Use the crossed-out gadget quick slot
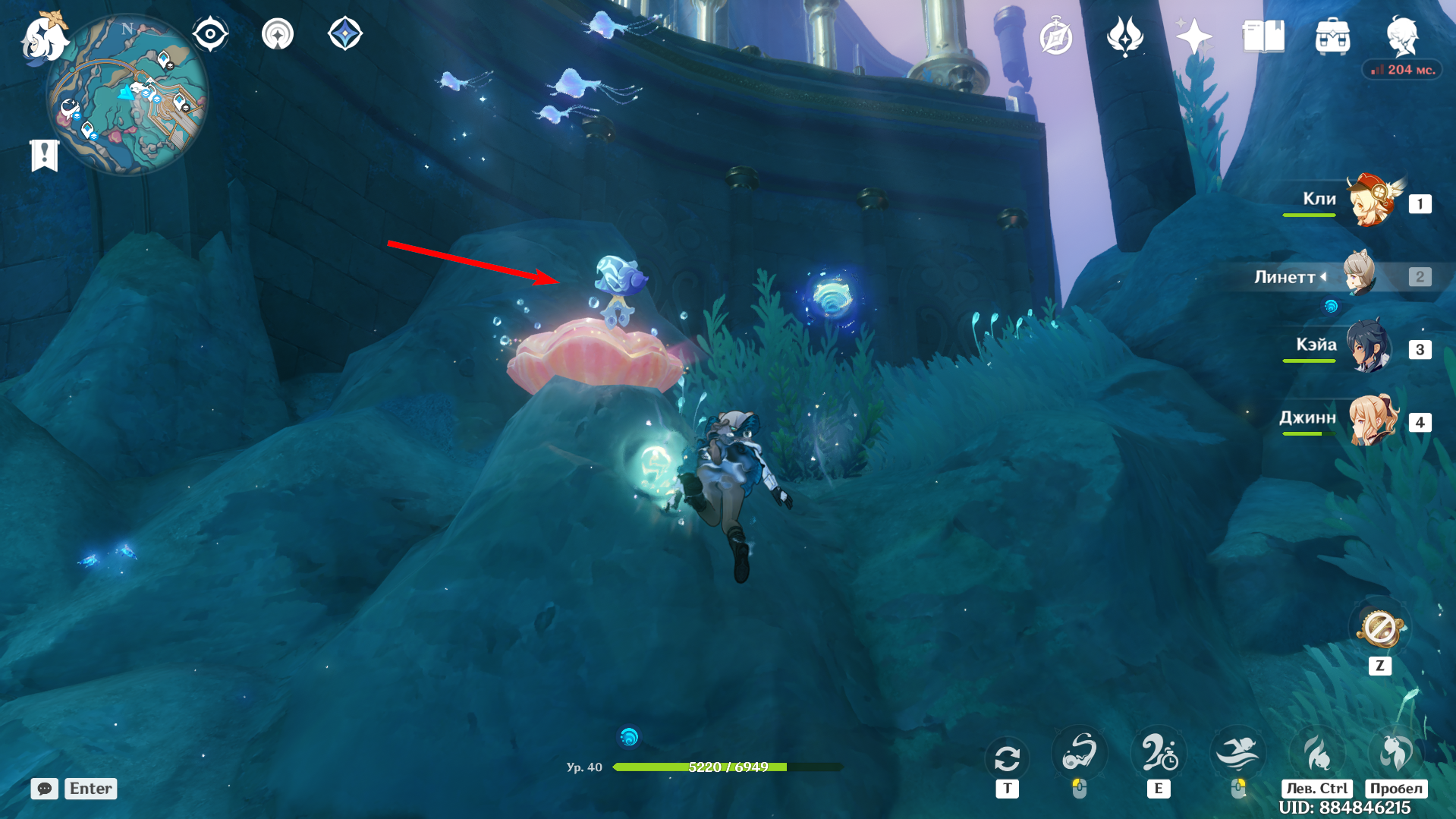The height and width of the screenshot is (819, 1456). (1380, 628)
